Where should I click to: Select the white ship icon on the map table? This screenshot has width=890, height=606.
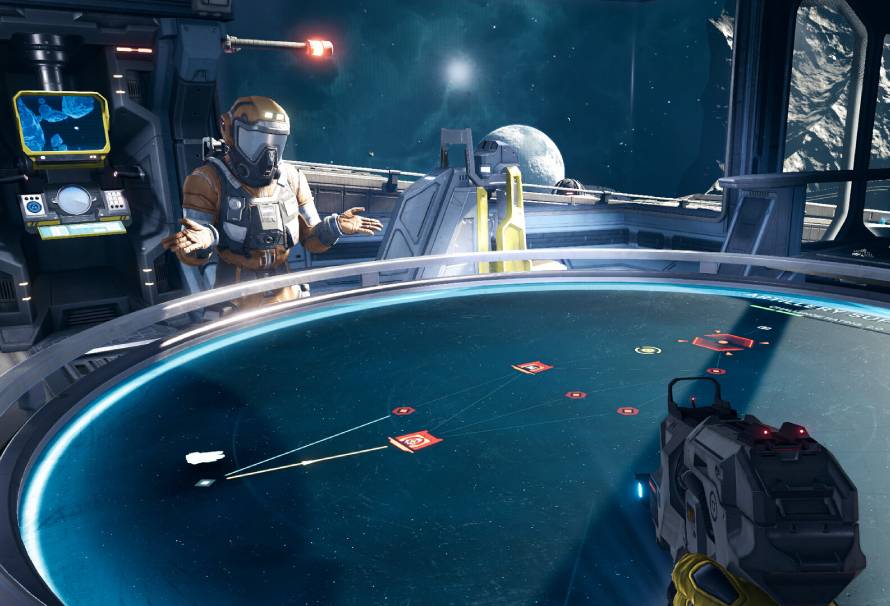tap(205, 458)
